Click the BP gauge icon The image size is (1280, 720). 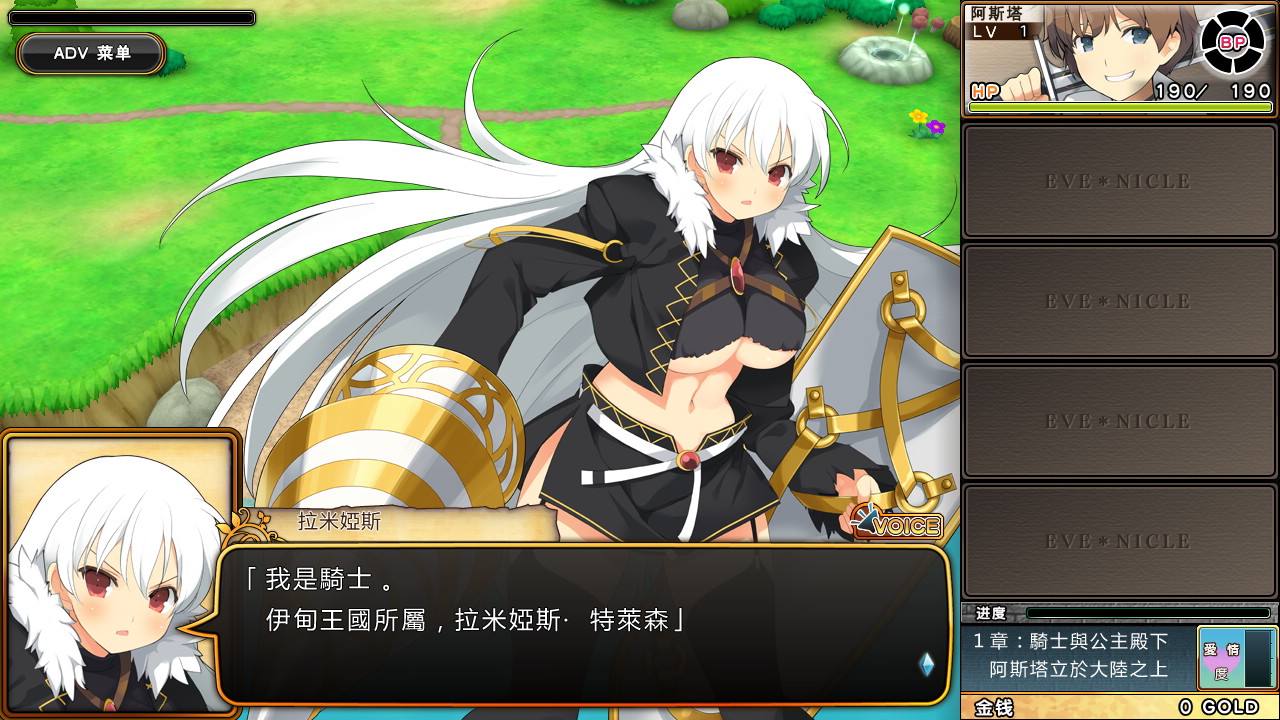click(1231, 41)
